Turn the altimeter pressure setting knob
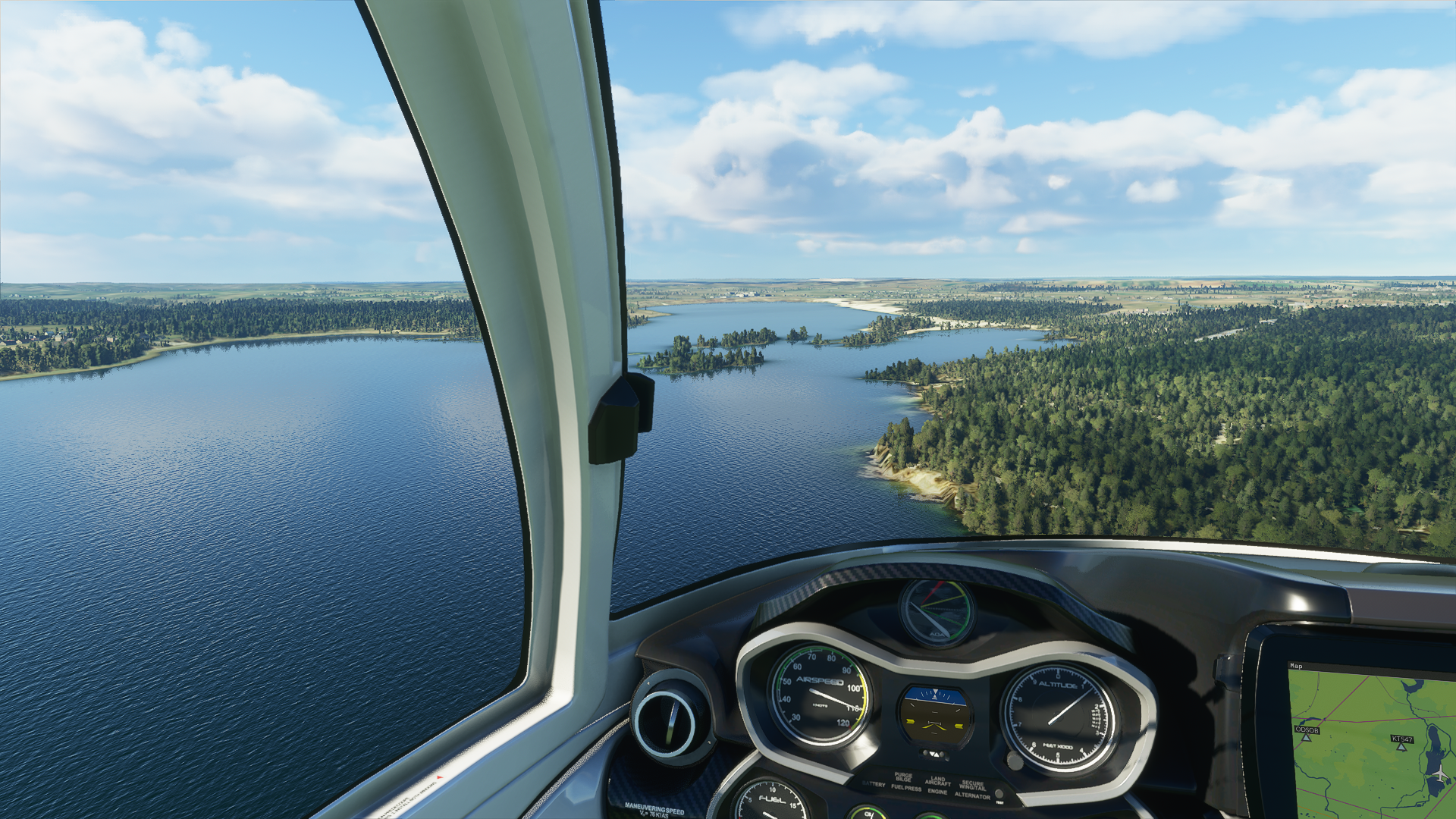This screenshot has height=819, width=1456. 1015,759
